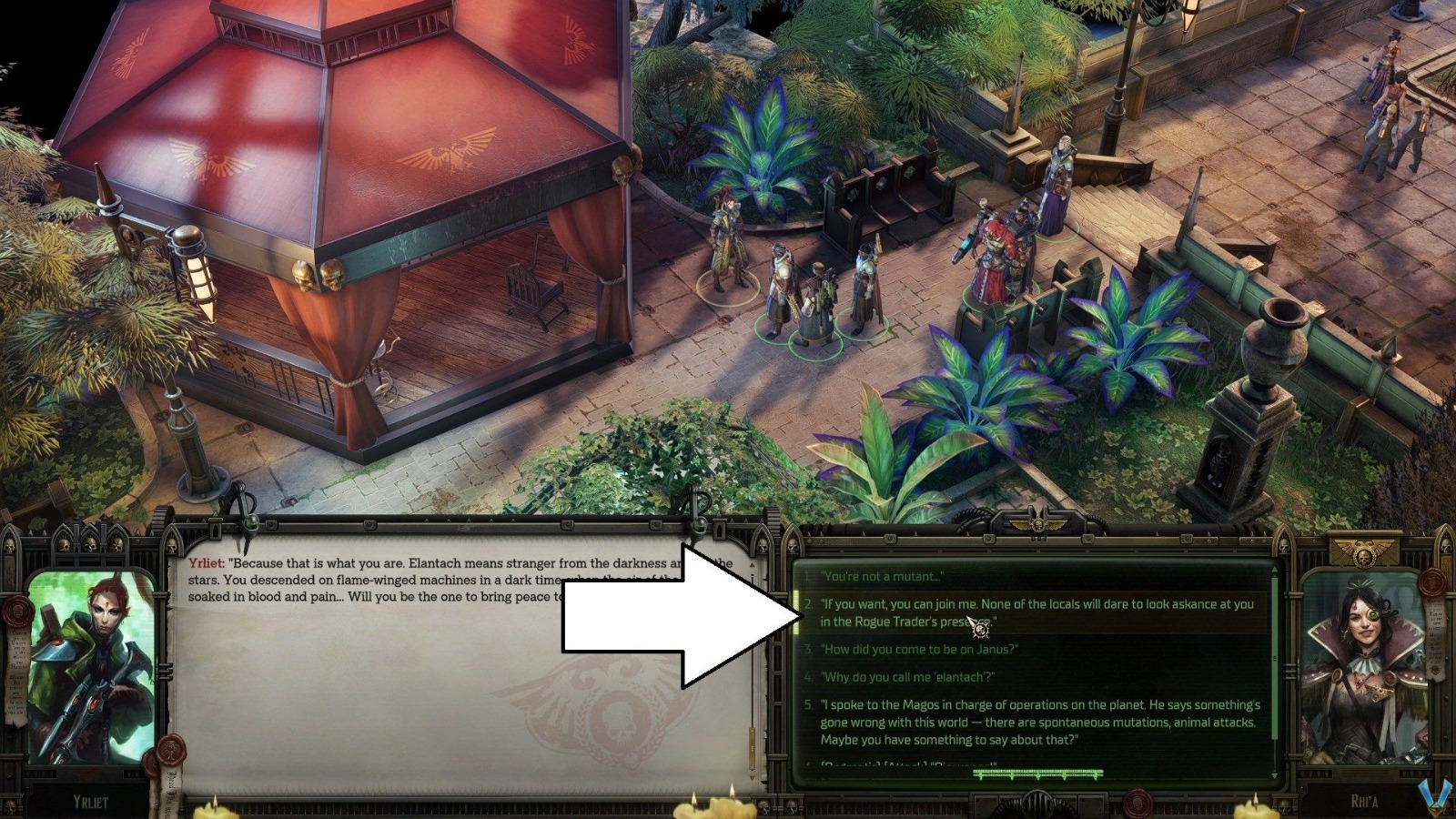The height and width of the screenshot is (819, 1456).
Task: Click the scroll-down arrow on the response panel
Action: tap(1274, 775)
